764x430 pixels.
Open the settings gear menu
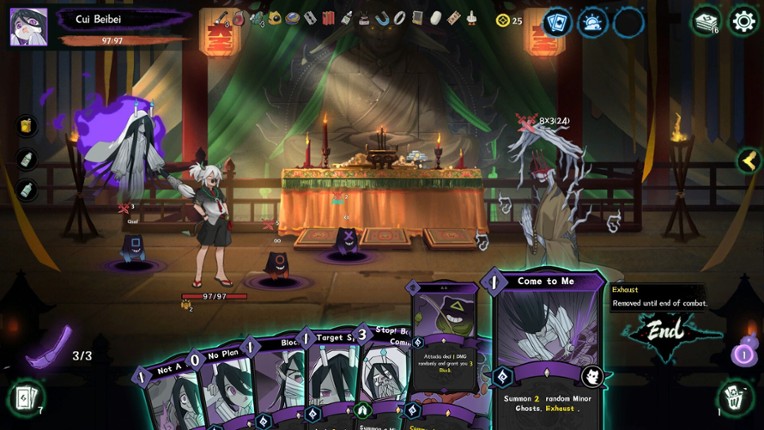[743, 20]
